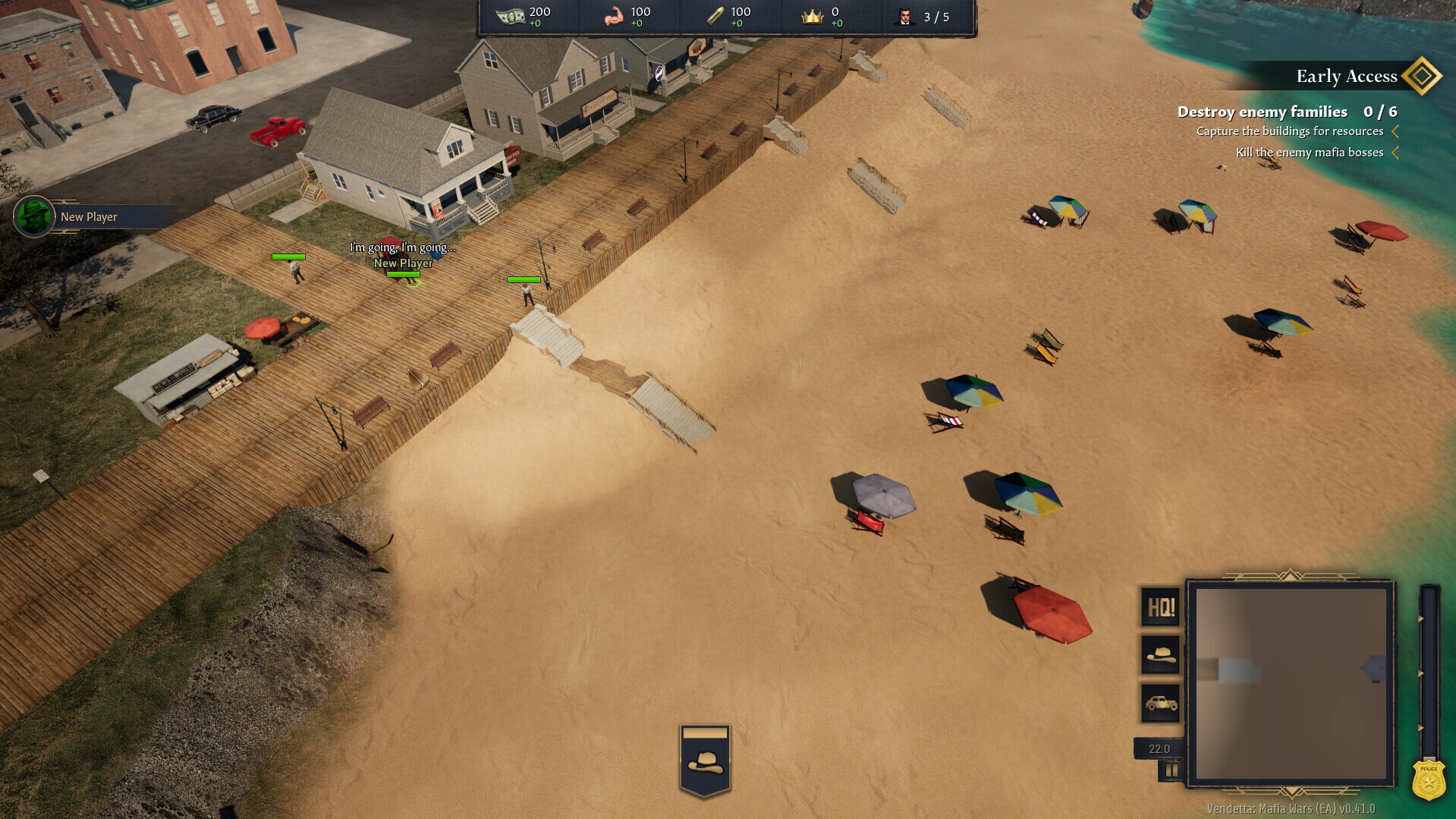Select the fedora hat button beside the minimap
Image resolution: width=1456 pixels, height=819 pixels.
(x=1161, y=654)
